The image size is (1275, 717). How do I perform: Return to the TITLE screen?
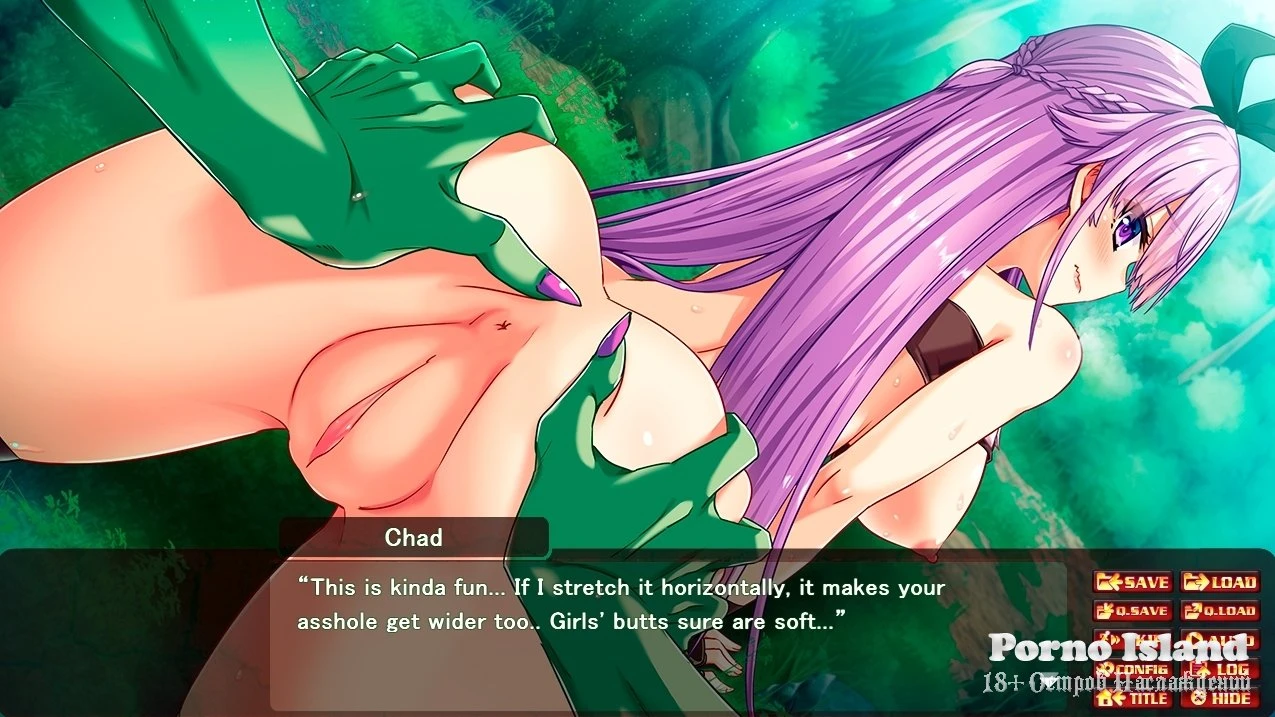tap(1132, 698)
